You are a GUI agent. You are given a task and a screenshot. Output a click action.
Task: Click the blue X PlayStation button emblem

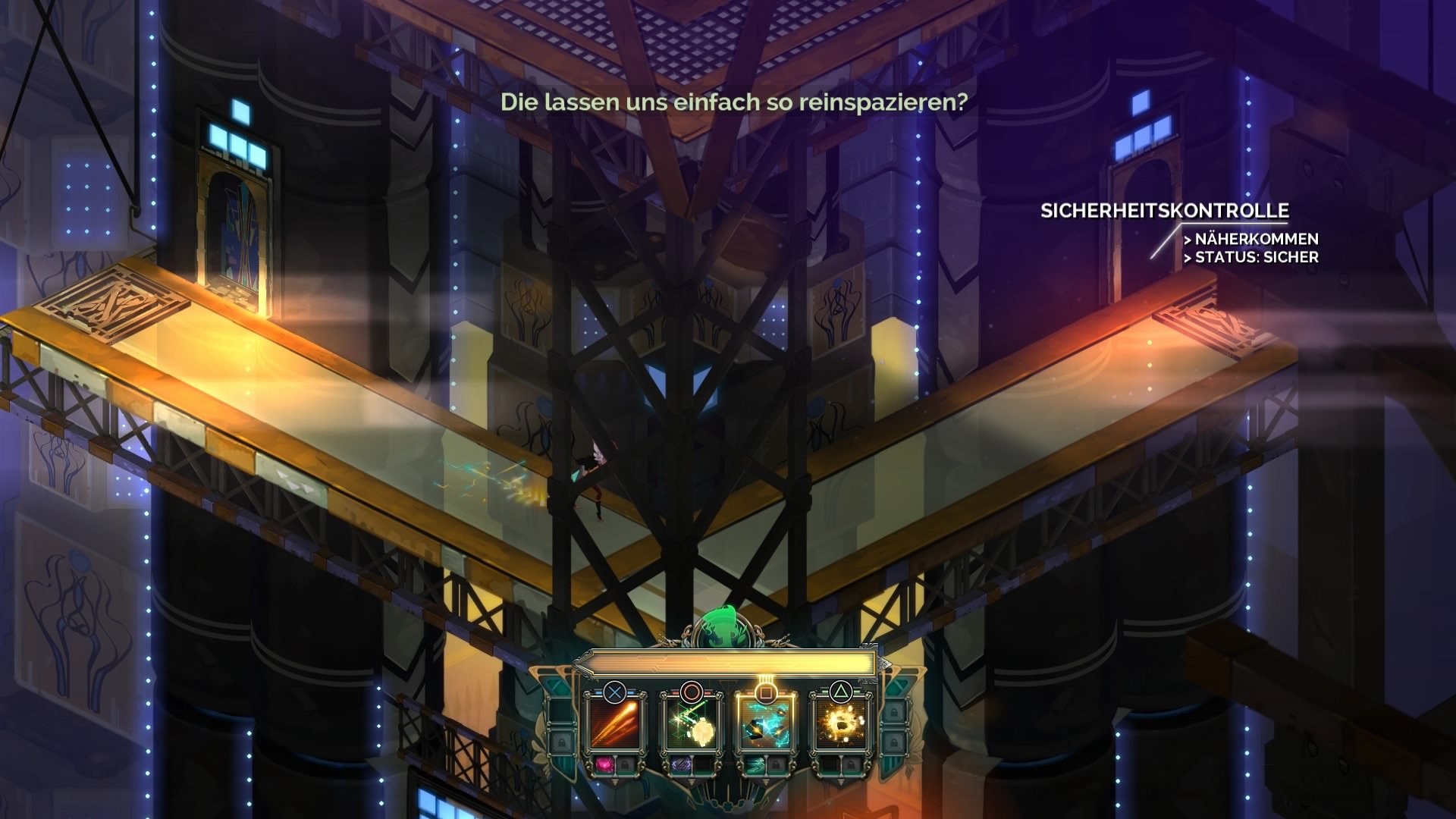[x=614, y=692]
